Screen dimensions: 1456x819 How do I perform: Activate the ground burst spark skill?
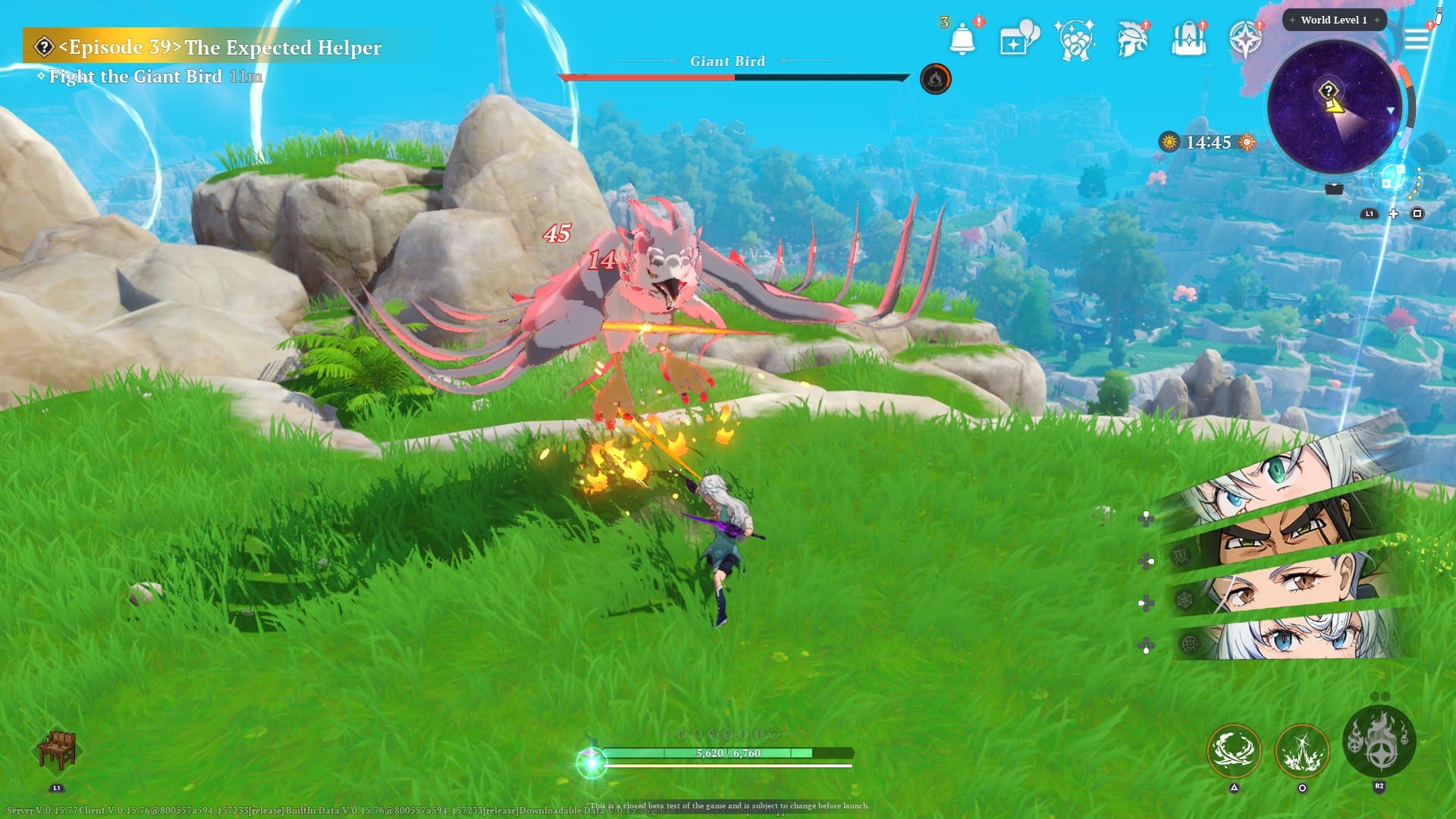point(1302,751)
